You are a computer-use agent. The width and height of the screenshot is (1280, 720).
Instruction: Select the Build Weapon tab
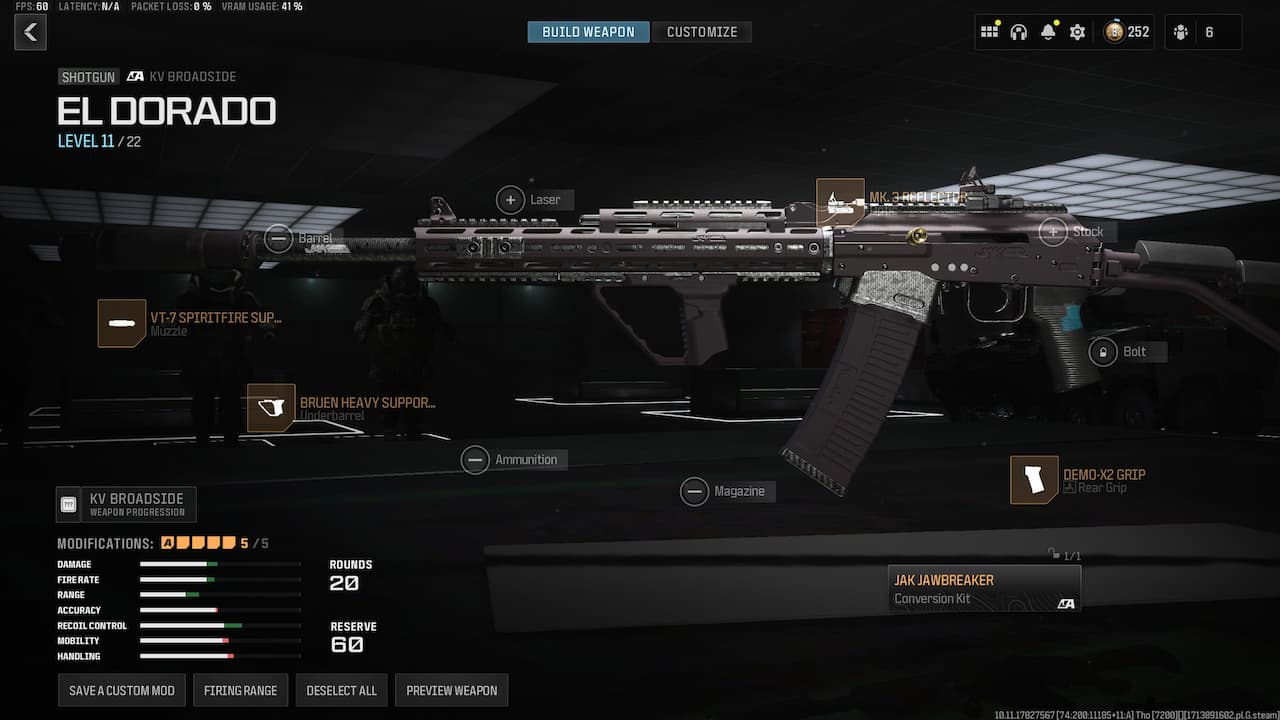point(588,31)
